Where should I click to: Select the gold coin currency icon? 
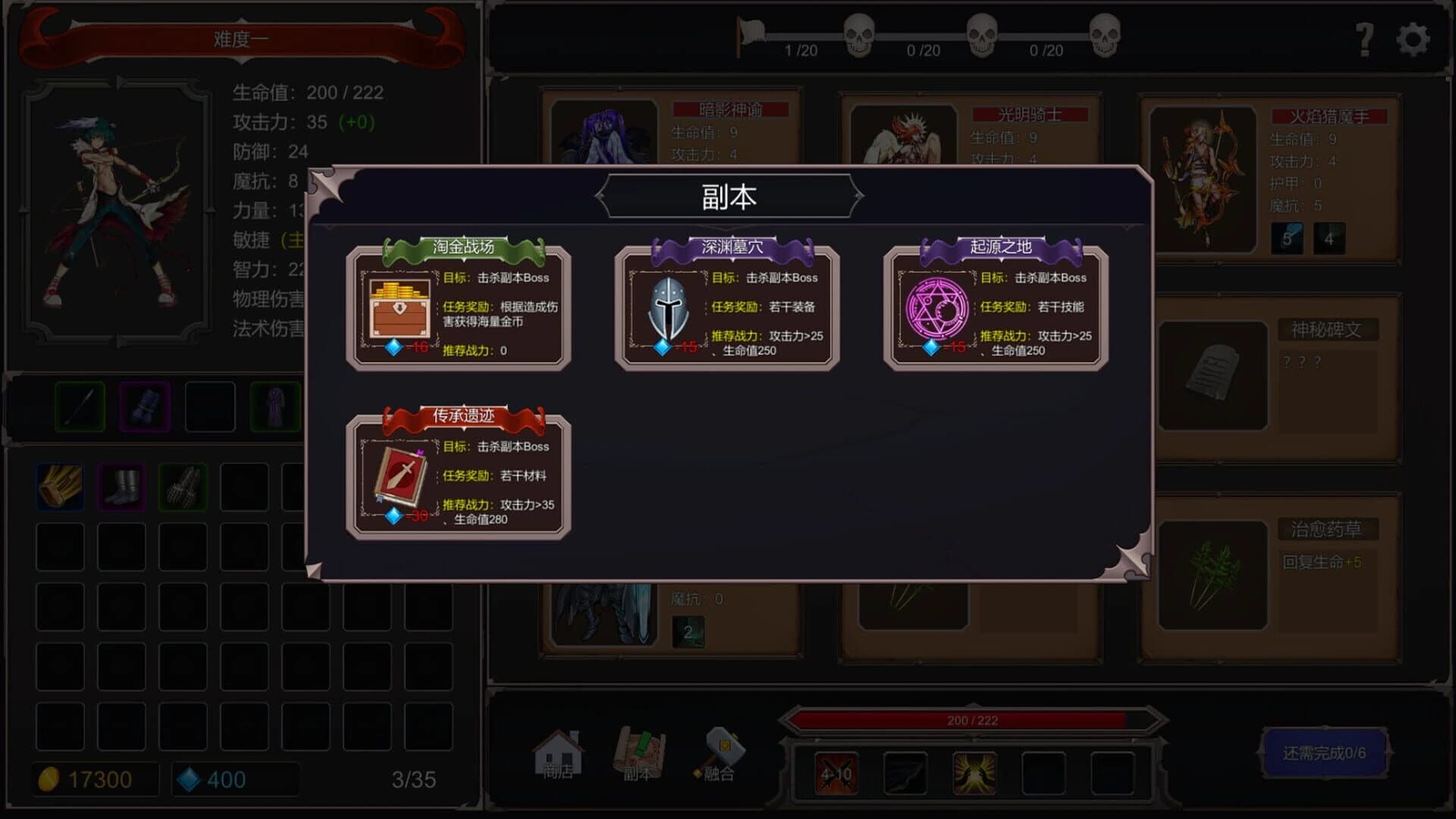coord(48,778)
